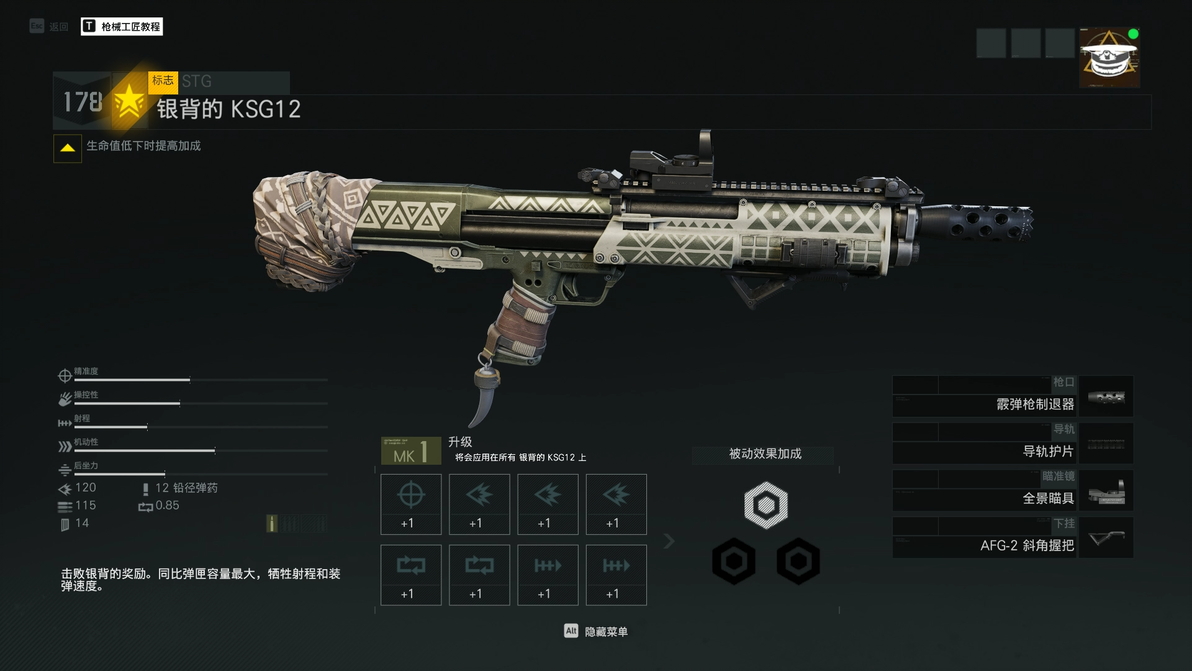This screenshot has width=1192, height=671.
Task: Choose the 导轨护片 rail attachment slot
Action: pyautogui.click(x=1012, y=444)
